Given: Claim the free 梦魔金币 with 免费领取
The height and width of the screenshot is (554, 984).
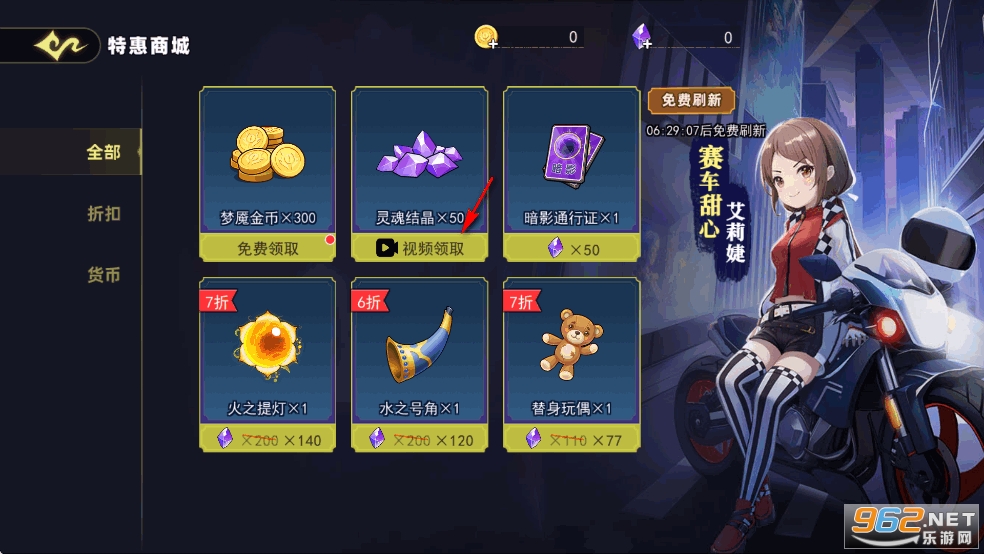Looking at the screenshot, I should 267,249.
